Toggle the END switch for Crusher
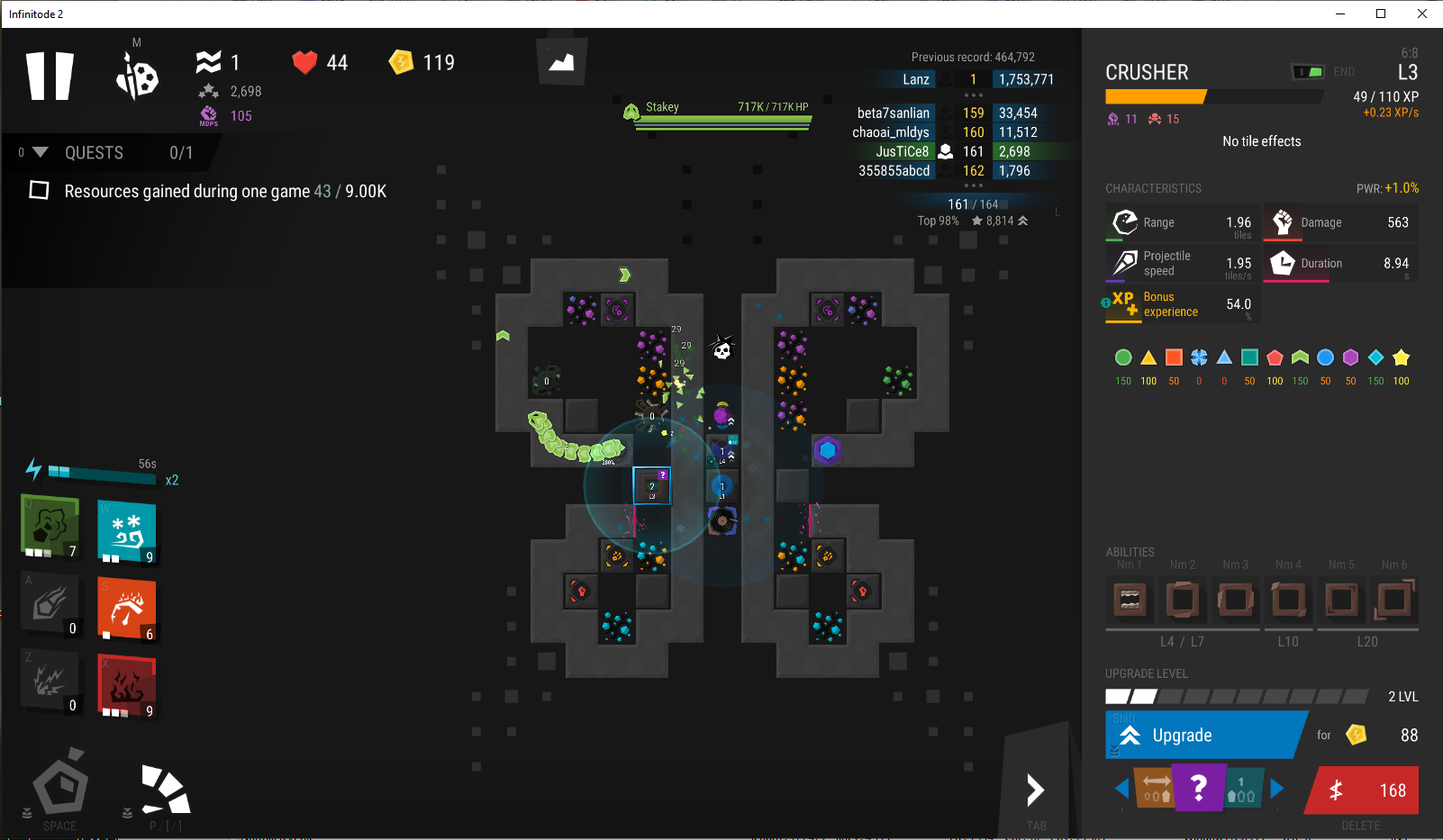Screen dimensions: 1443x840 click(1307, 72)
